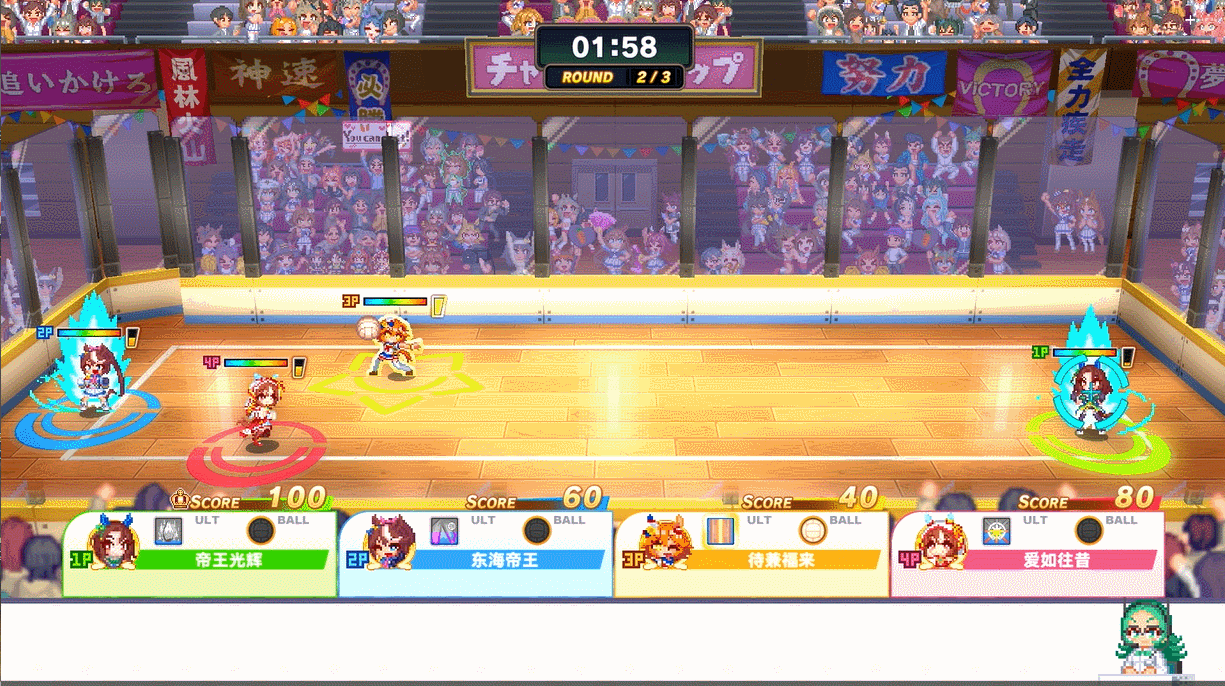
Task: Activate 1P's ULT skill icon
Action: (168, 530)
